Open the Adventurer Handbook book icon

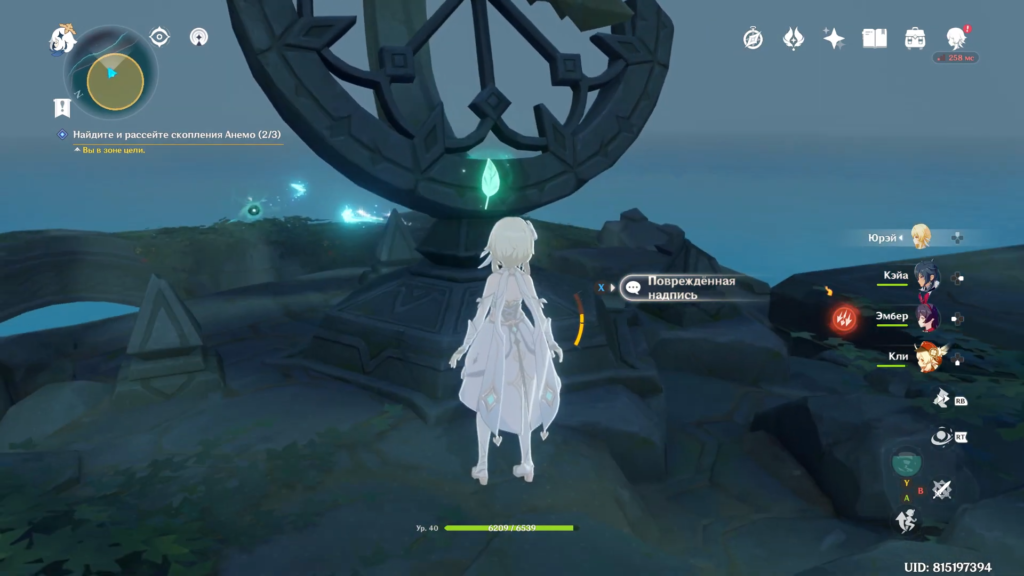875,38
